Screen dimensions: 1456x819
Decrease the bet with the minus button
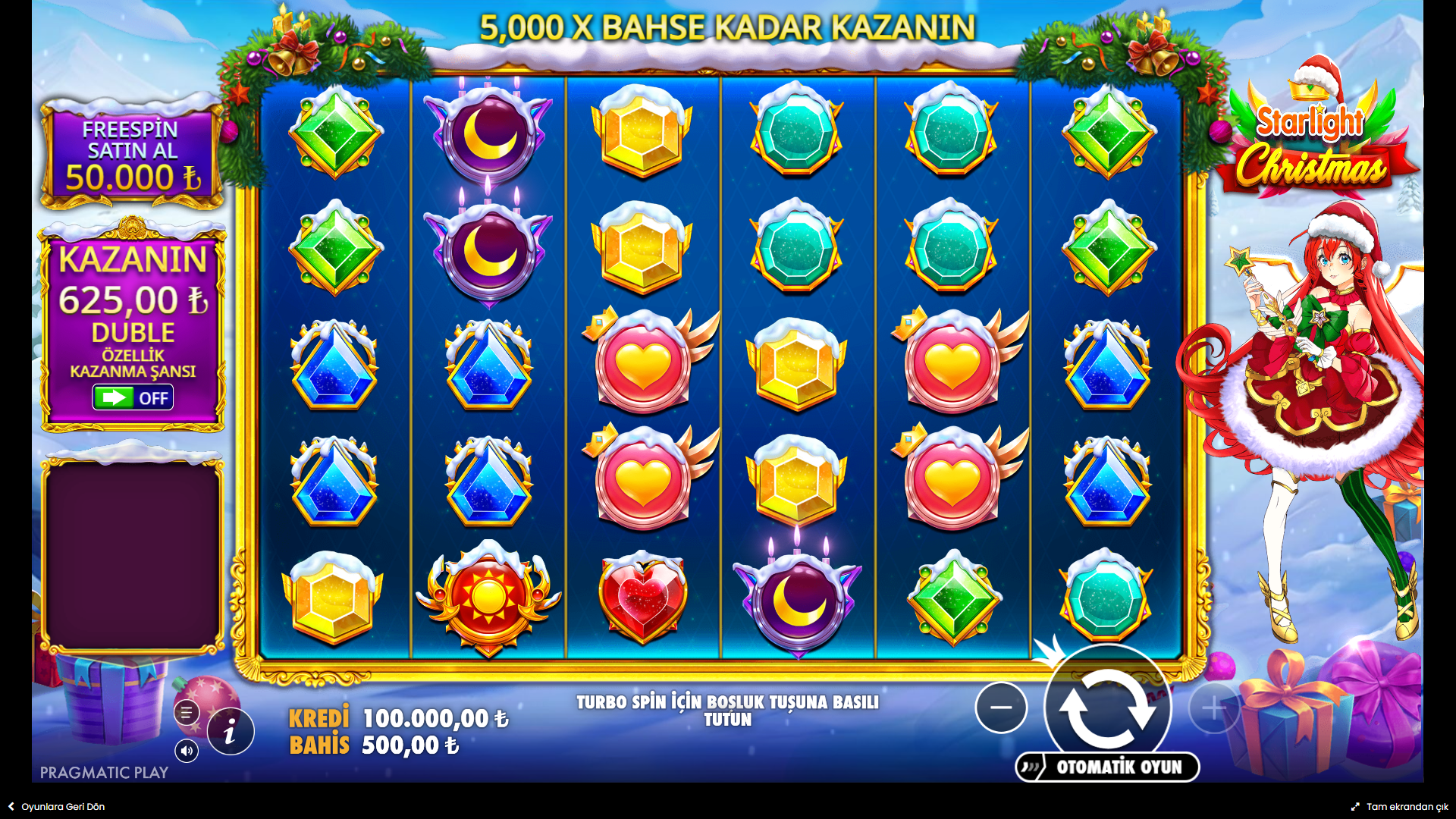[x=1001, y=708]
